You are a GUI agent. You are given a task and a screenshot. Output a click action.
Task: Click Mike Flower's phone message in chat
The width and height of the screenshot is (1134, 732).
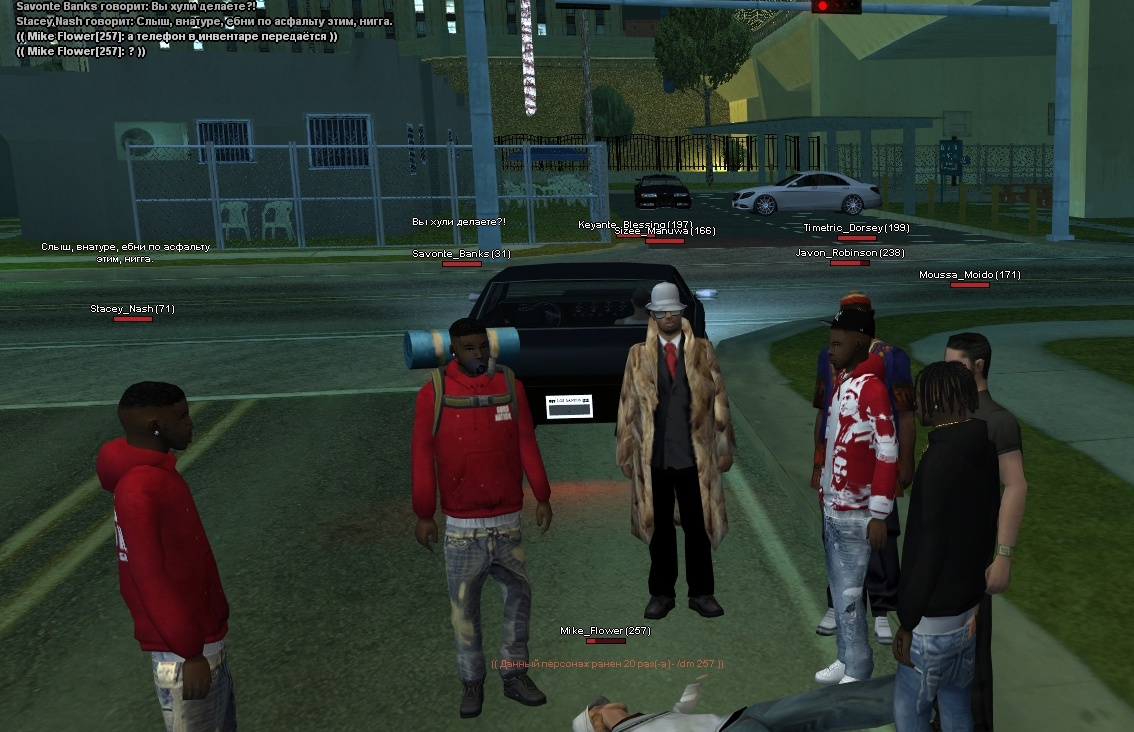click(177, 36)
